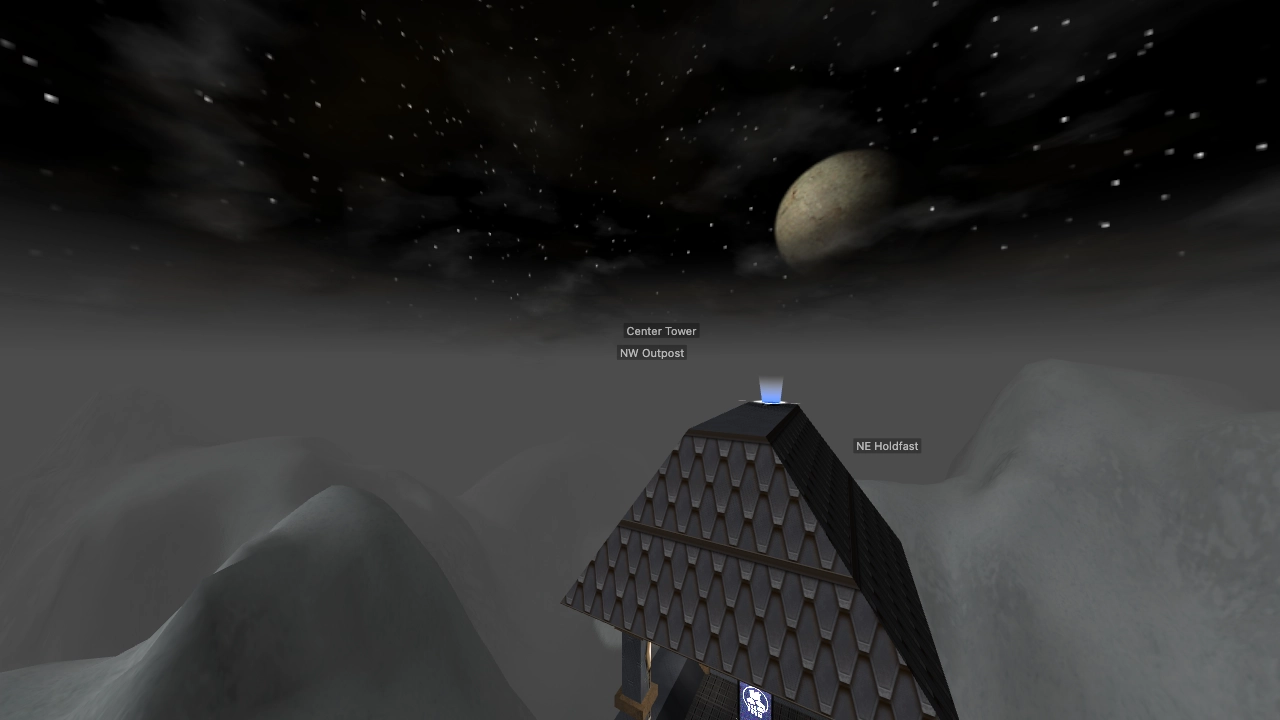Click the glowing blue beacon on the rooftop
1280x720 pixels.
click(x=770, y=396)
